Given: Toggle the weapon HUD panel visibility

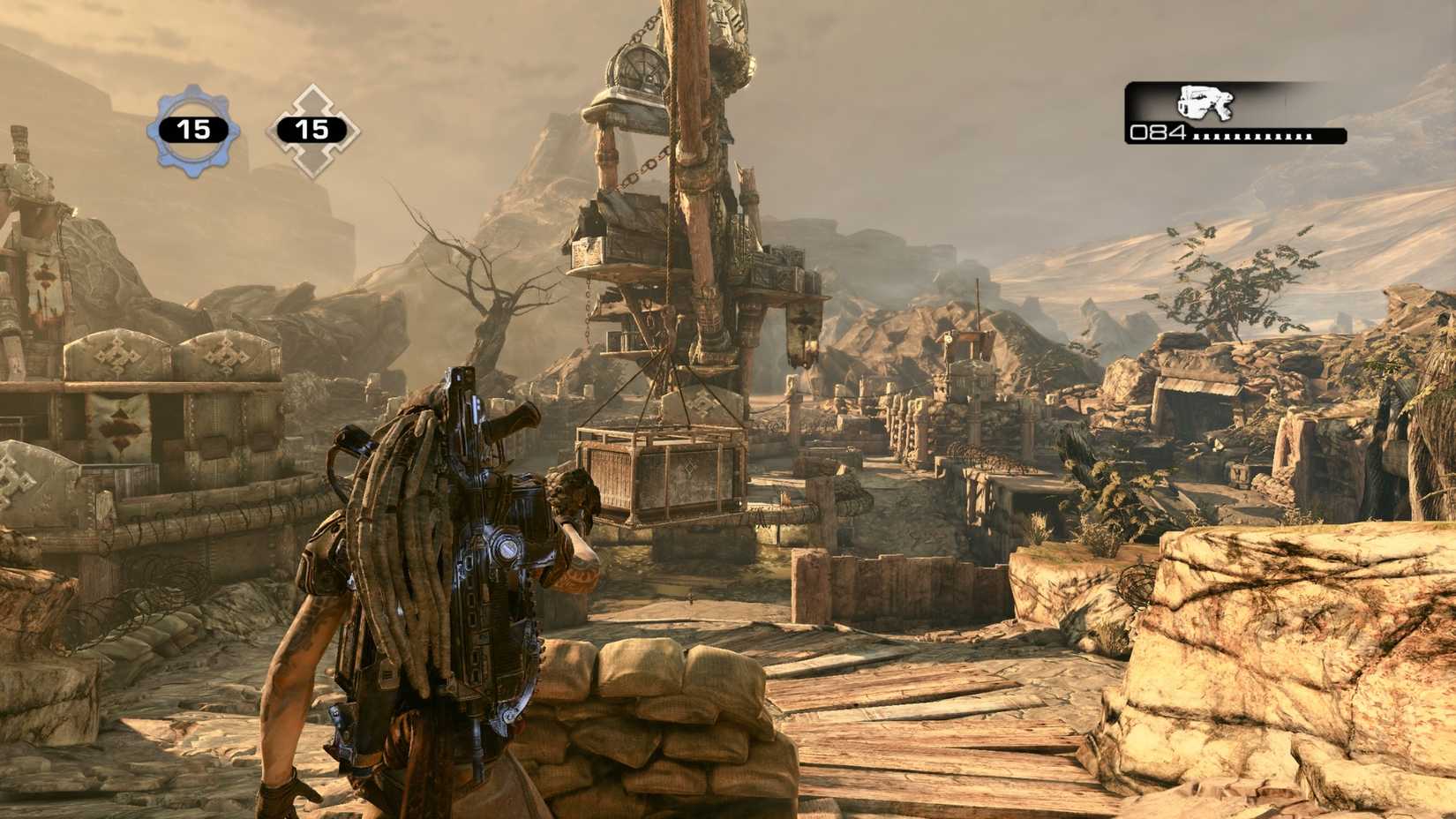Looking at the screenshot, I should pos(1235,113).
